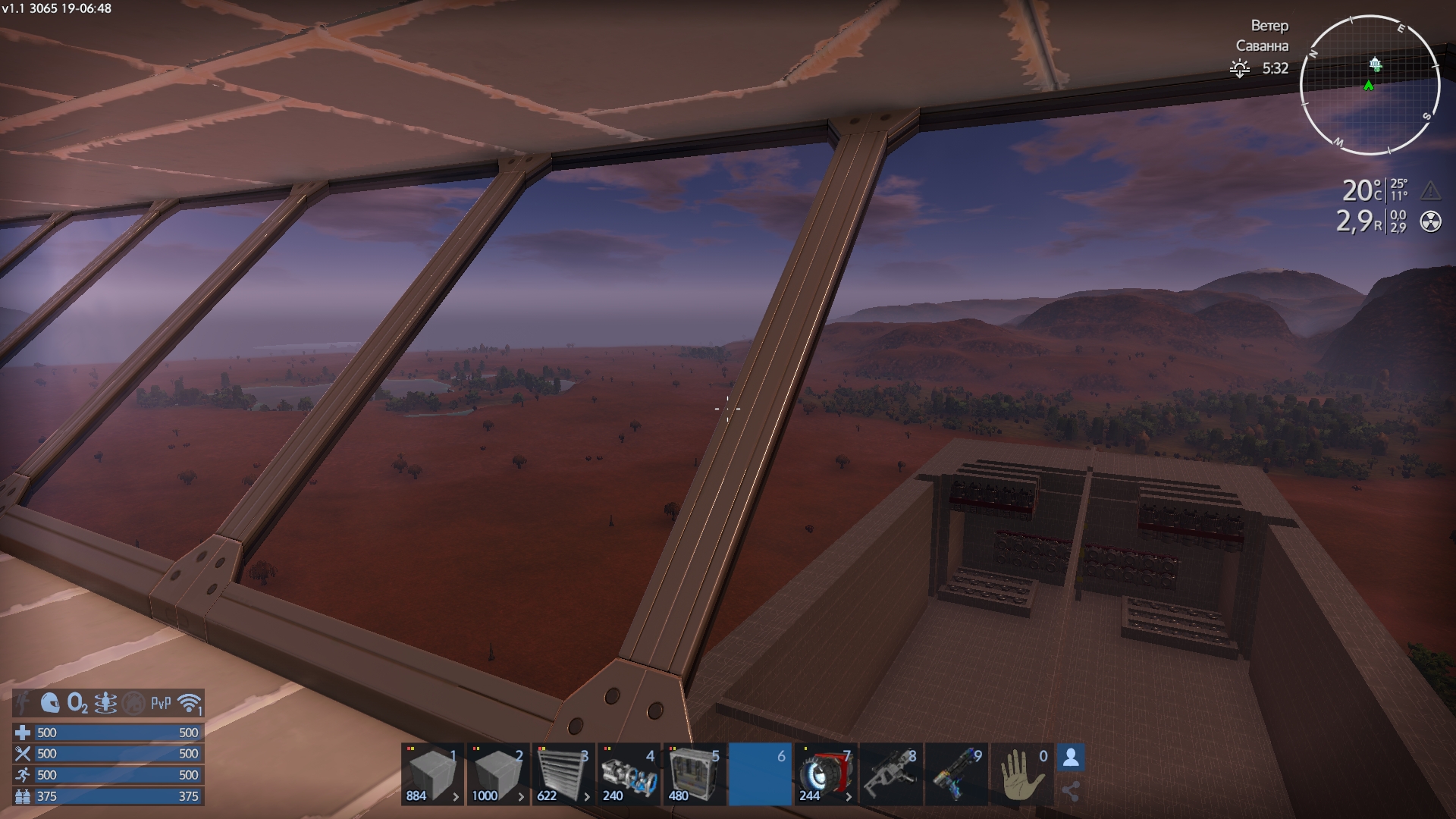Screen dimensions: 1456x819
Task: Switch to the bare hand slot
Action: 1021,773
